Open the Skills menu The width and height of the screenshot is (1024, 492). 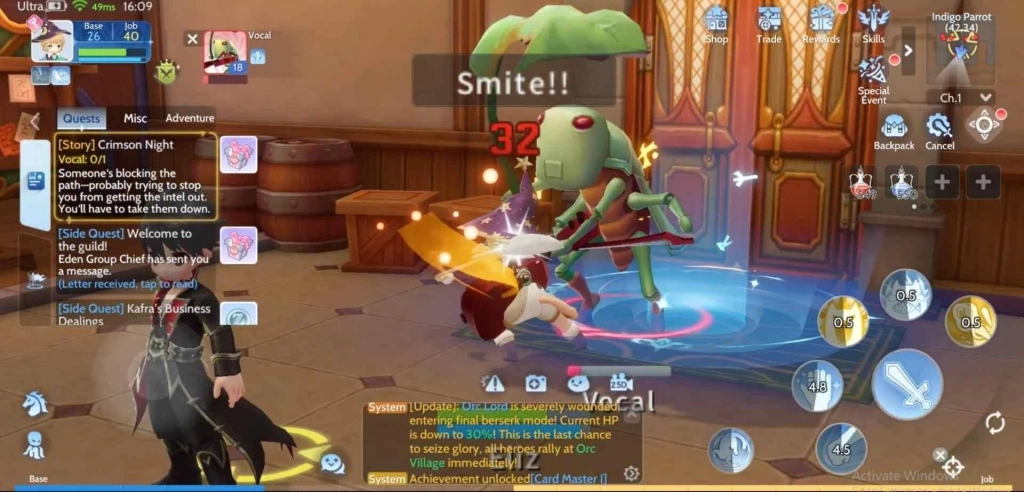point(873,21)
